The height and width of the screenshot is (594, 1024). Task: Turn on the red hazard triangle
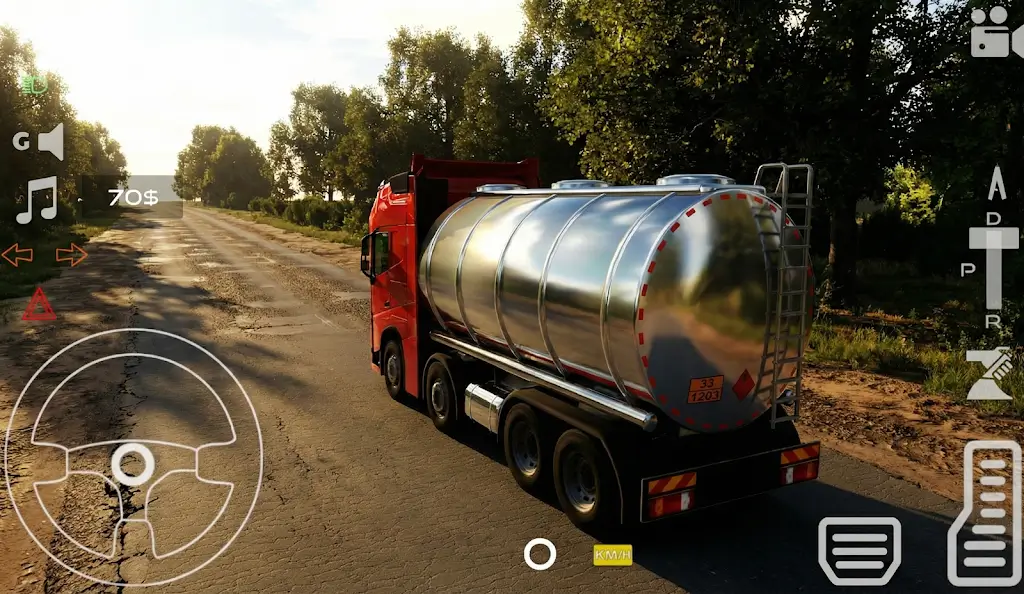(x=39, y=304)
